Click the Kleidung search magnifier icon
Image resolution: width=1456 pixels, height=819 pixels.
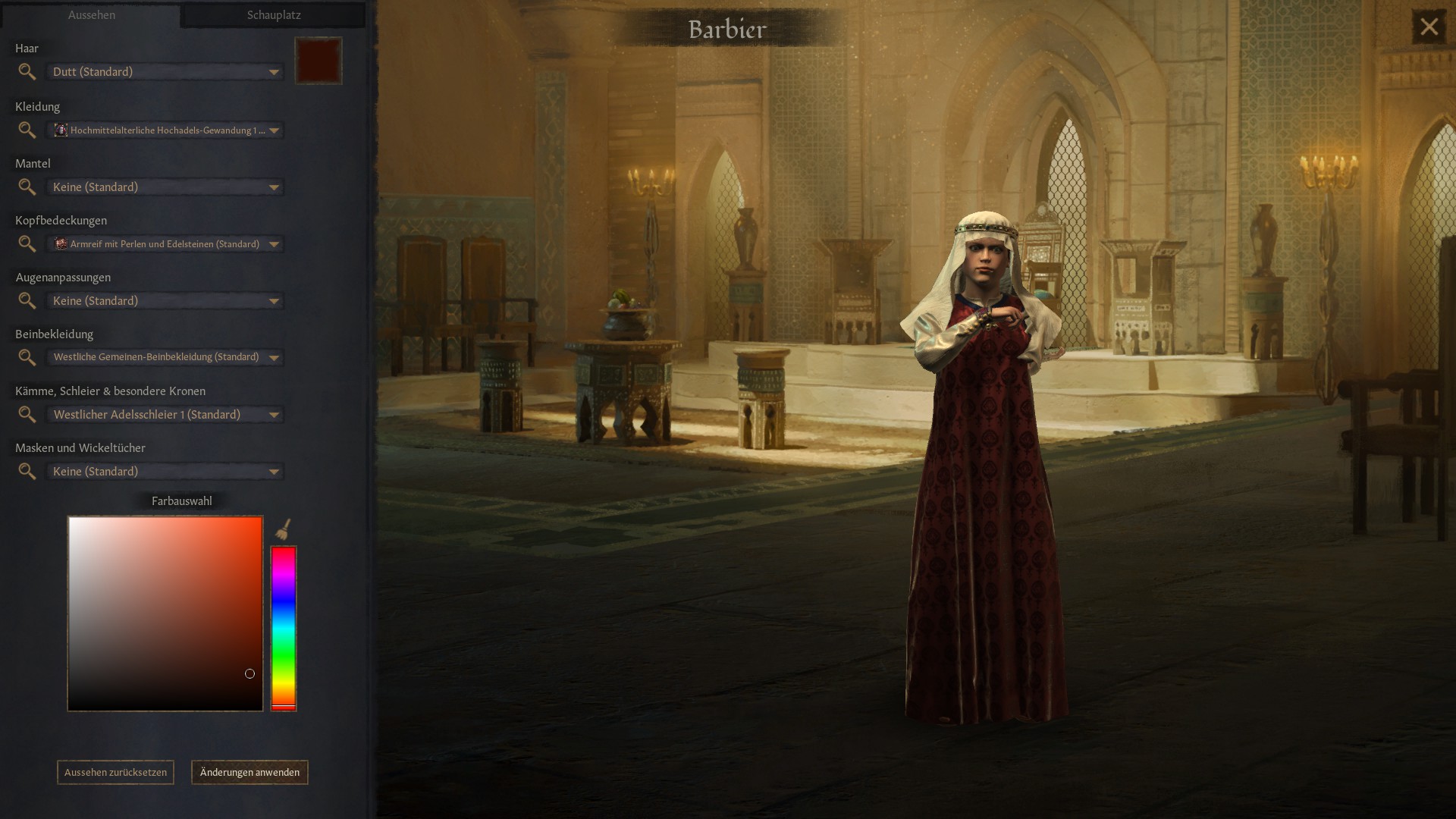27,130
